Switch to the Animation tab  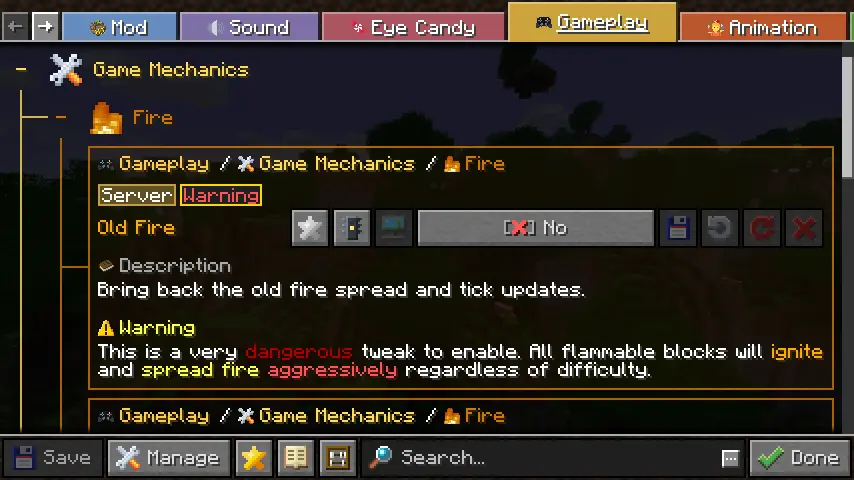[x=763, y=27]
